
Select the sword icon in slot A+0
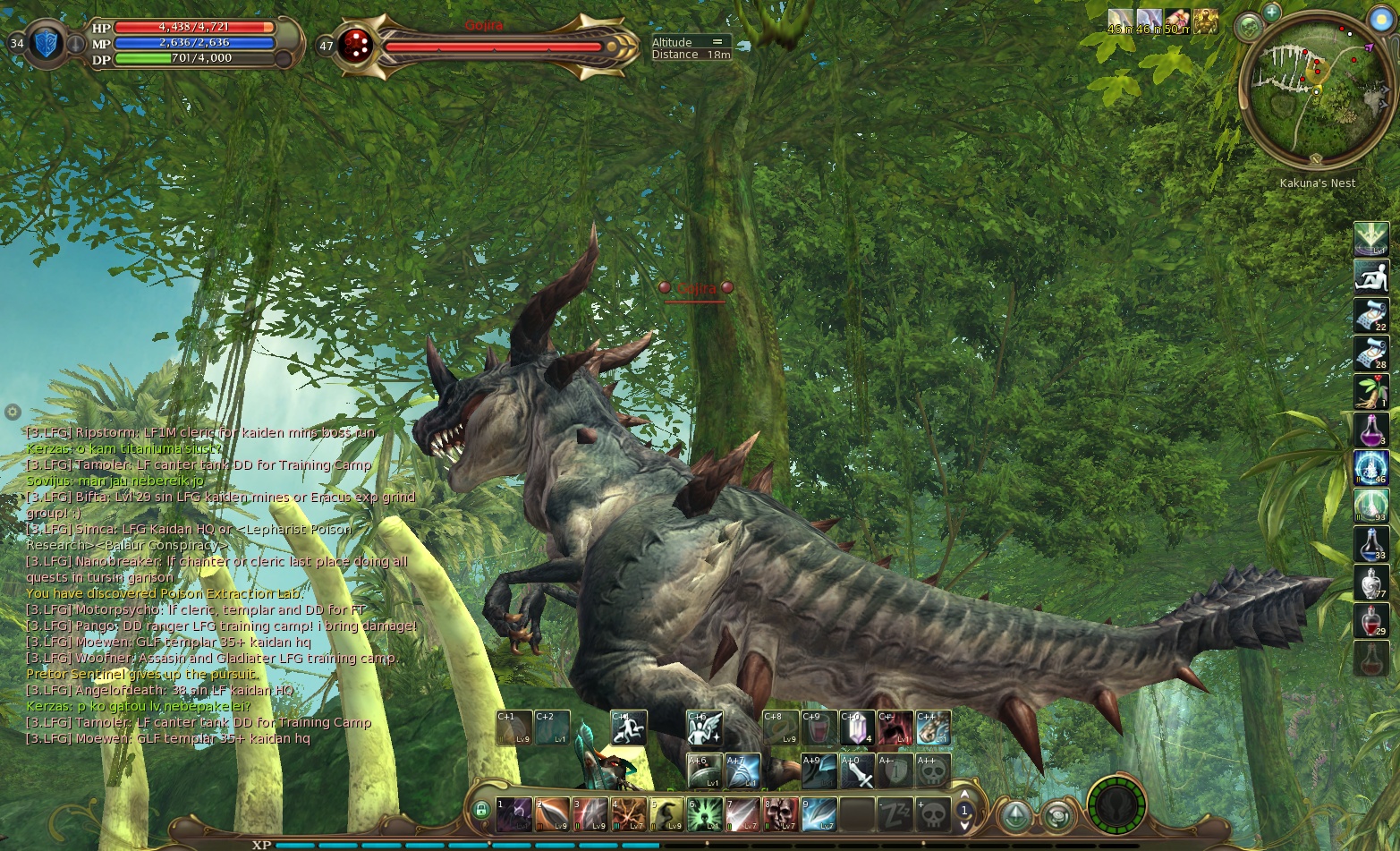point(856,771)
